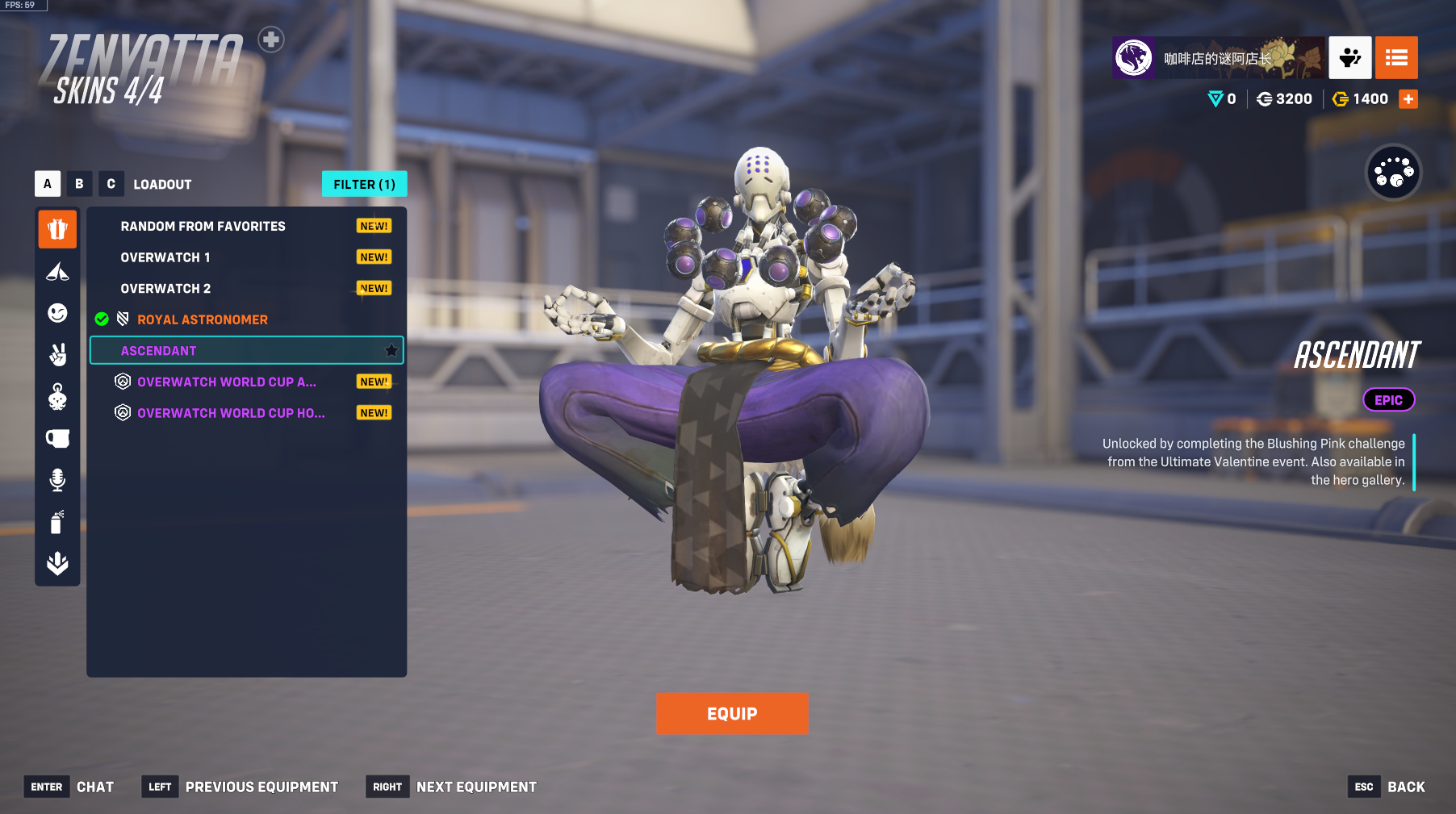Screen dimensions: 1456x814
Task: Add more Overwatch coins
Action: click(1408, 99)
